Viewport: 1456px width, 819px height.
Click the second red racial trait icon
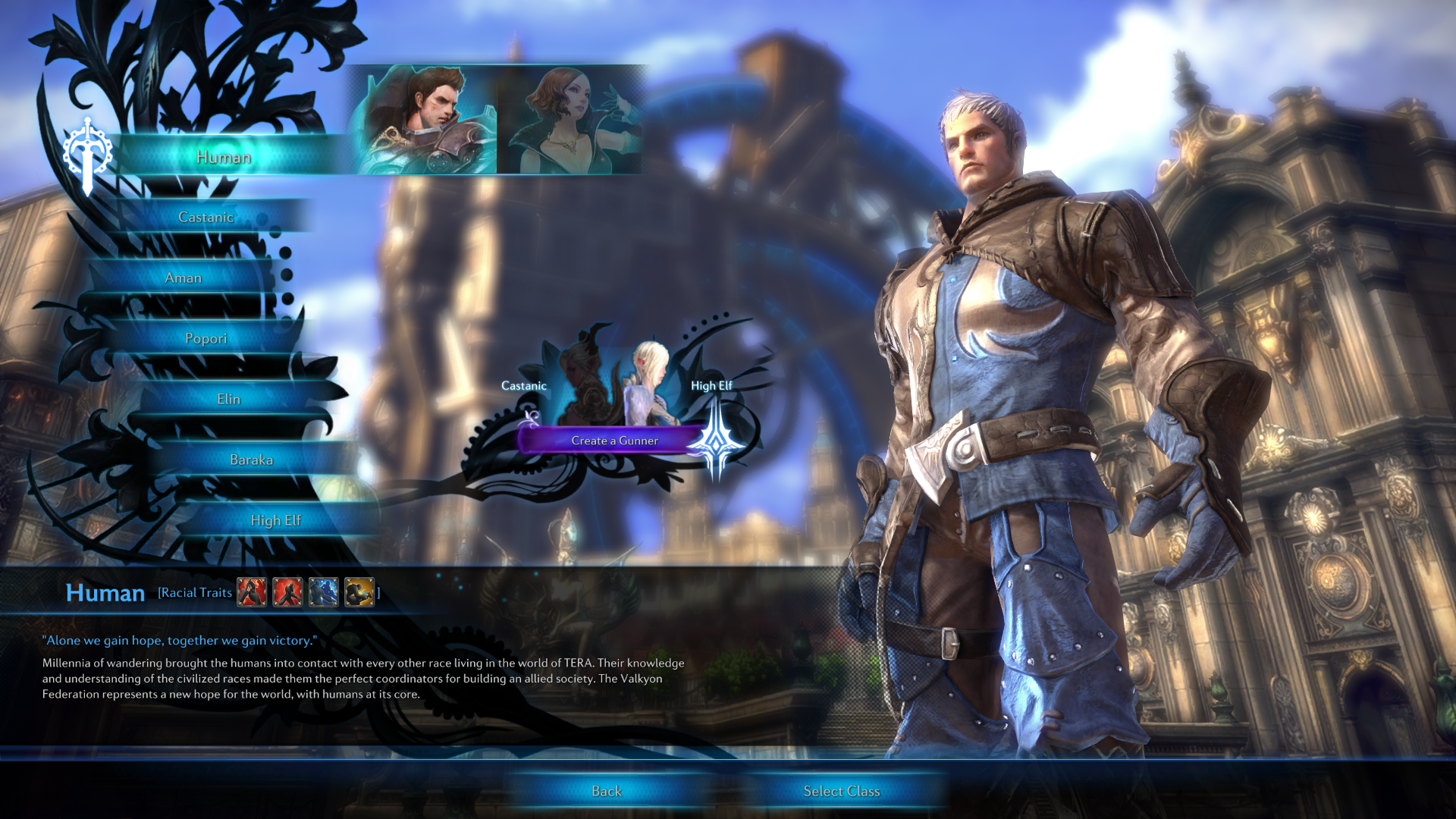[x=287, y=592]
